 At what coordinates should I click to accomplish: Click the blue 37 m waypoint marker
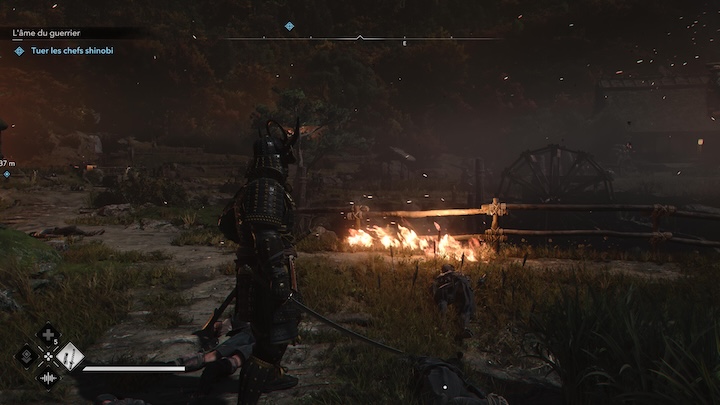7,174
